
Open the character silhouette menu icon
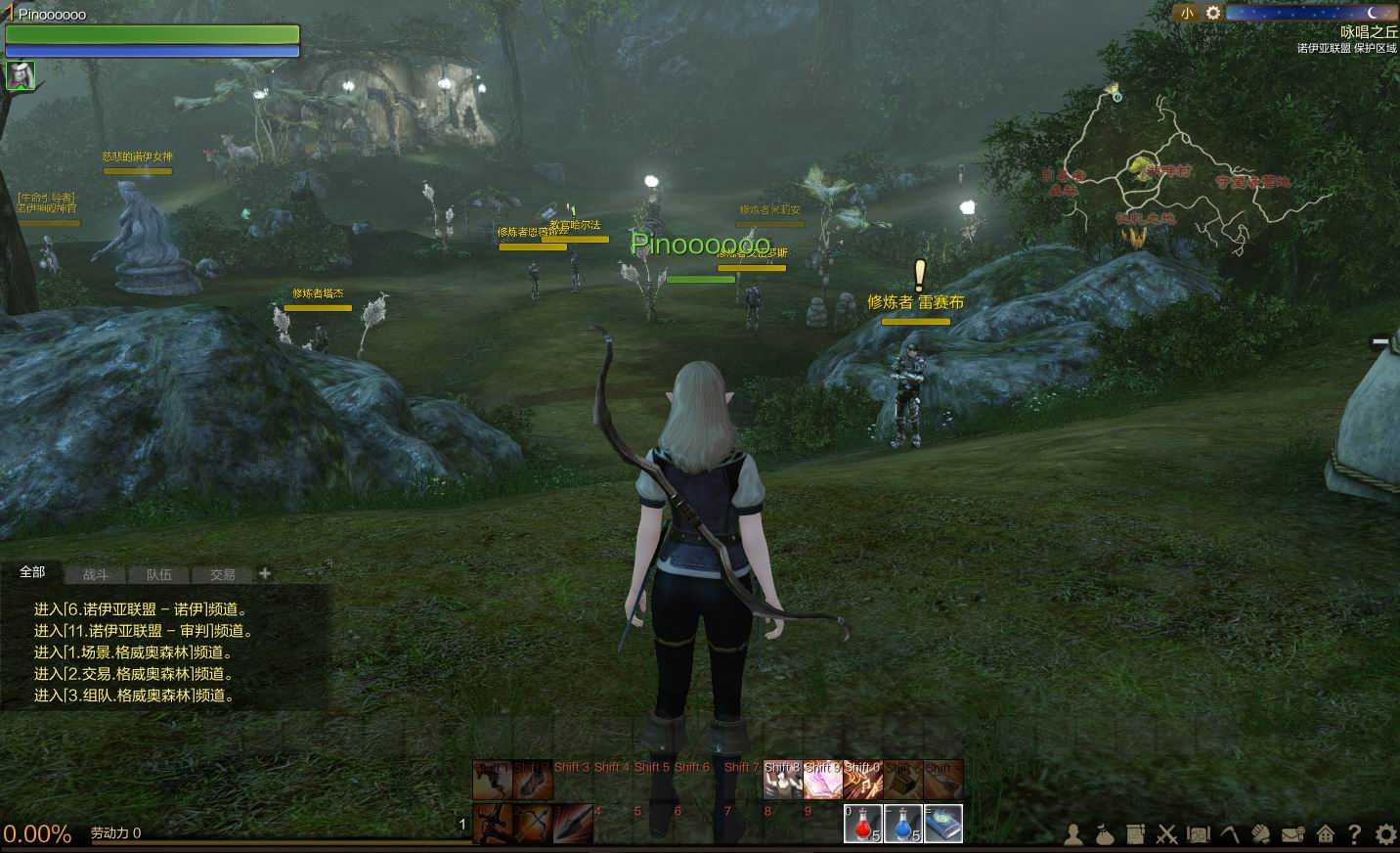(x=1073, y=834)
